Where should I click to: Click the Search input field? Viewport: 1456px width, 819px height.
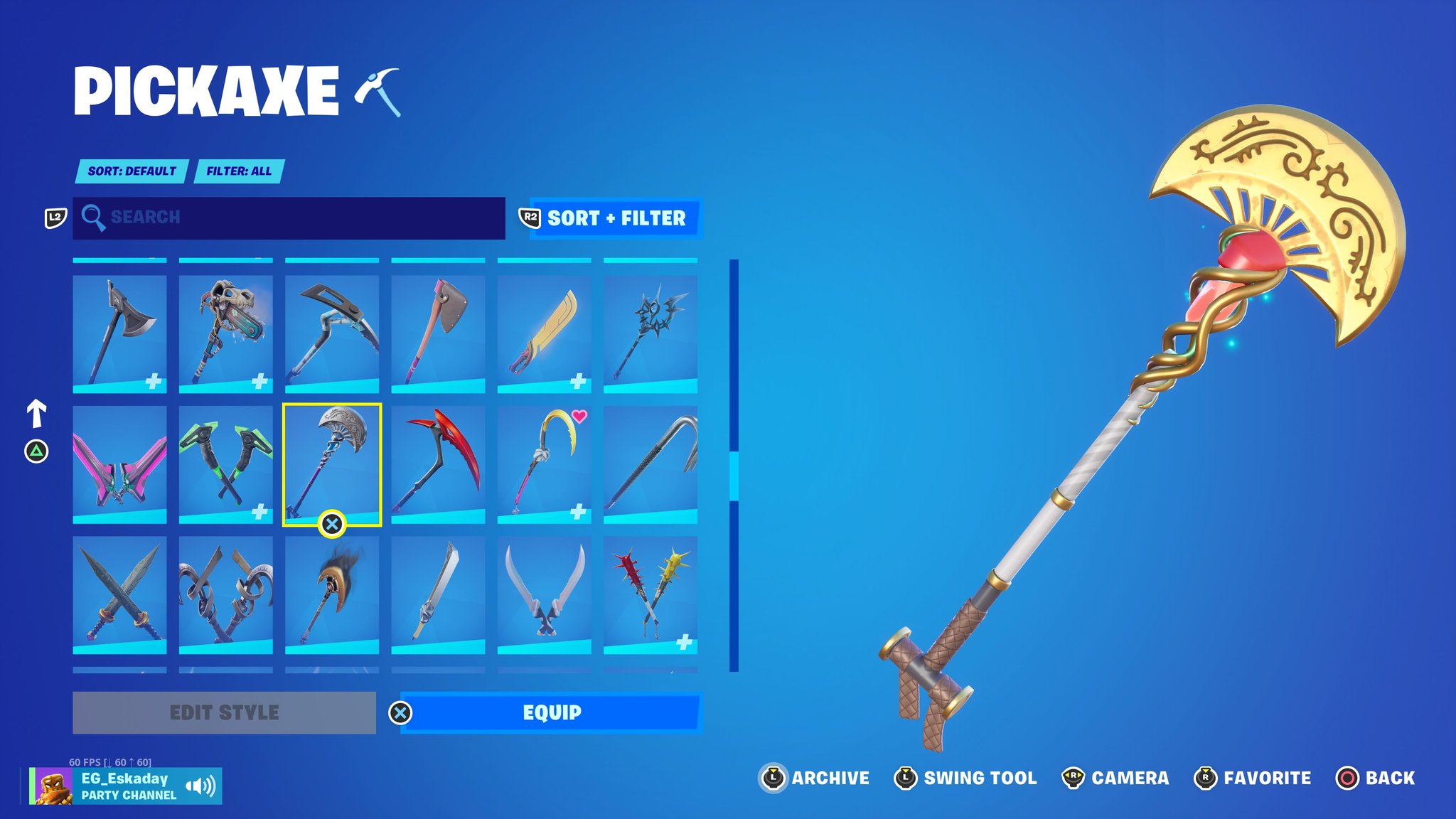click(x=284, y=217)
